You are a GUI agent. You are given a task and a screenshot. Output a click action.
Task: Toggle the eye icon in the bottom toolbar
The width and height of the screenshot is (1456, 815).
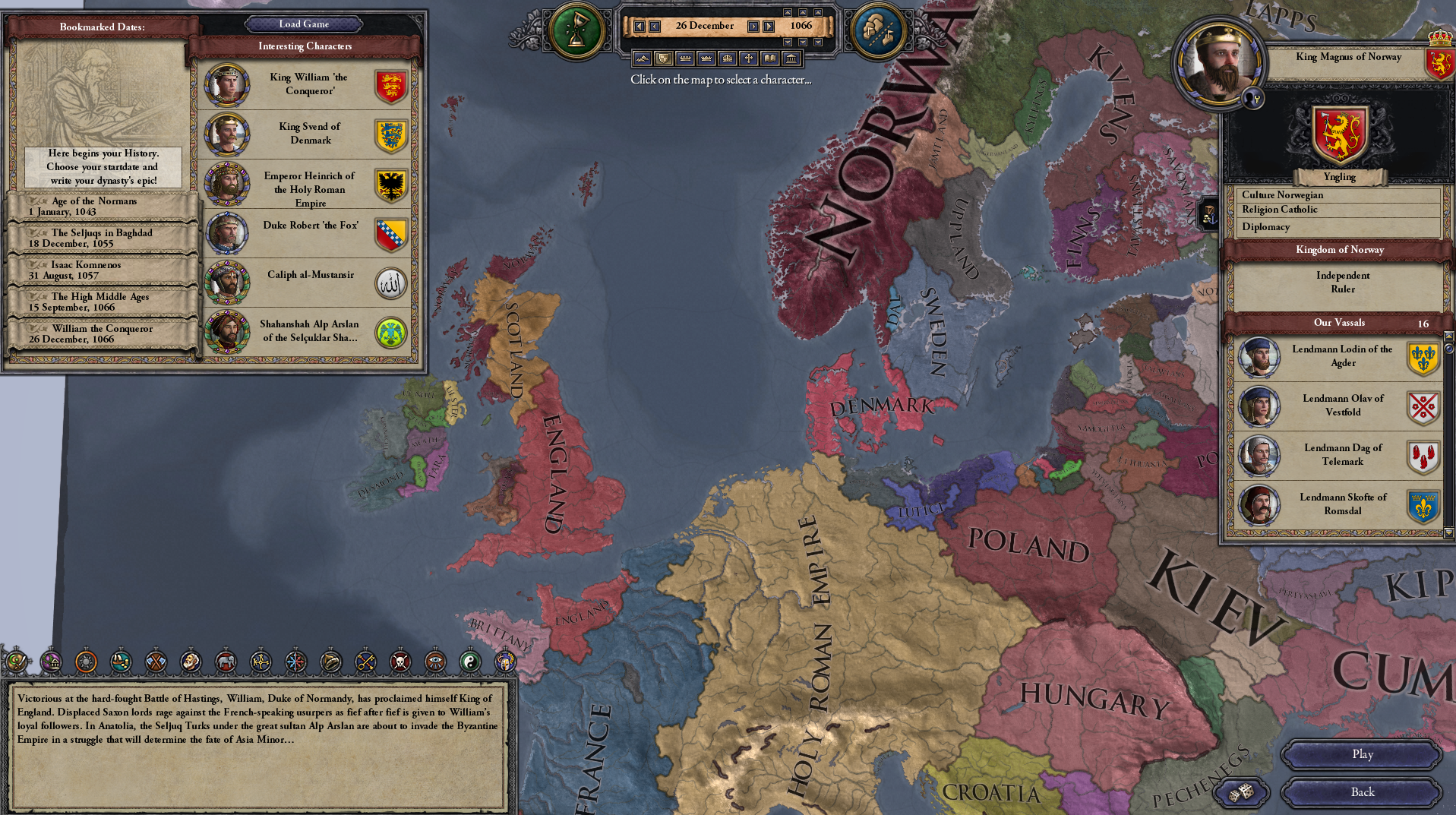coord(434,662)
